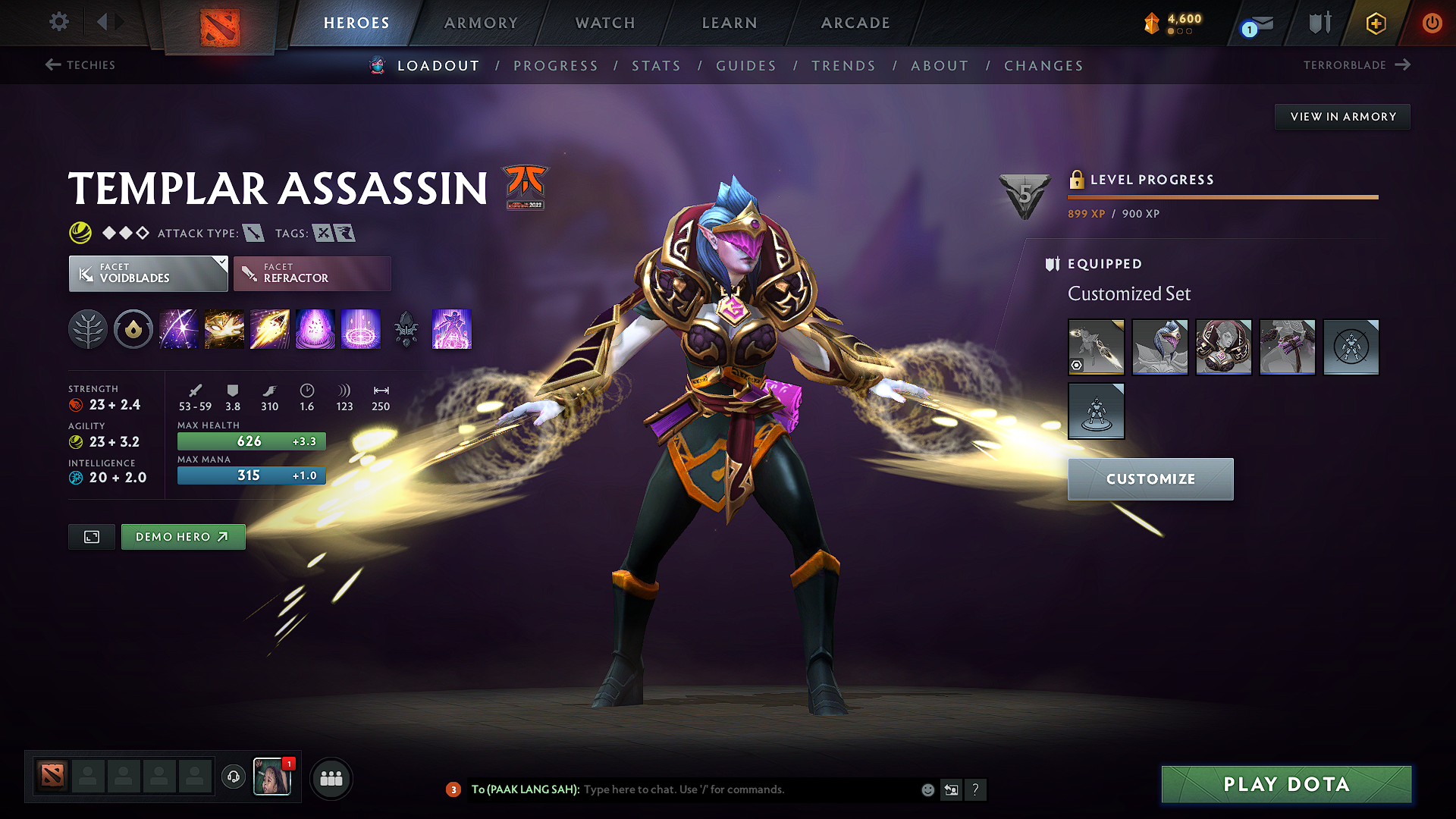The image size is (1456, 819).
Task: Select the Refraction ability icon
Action: coord(178,329)
